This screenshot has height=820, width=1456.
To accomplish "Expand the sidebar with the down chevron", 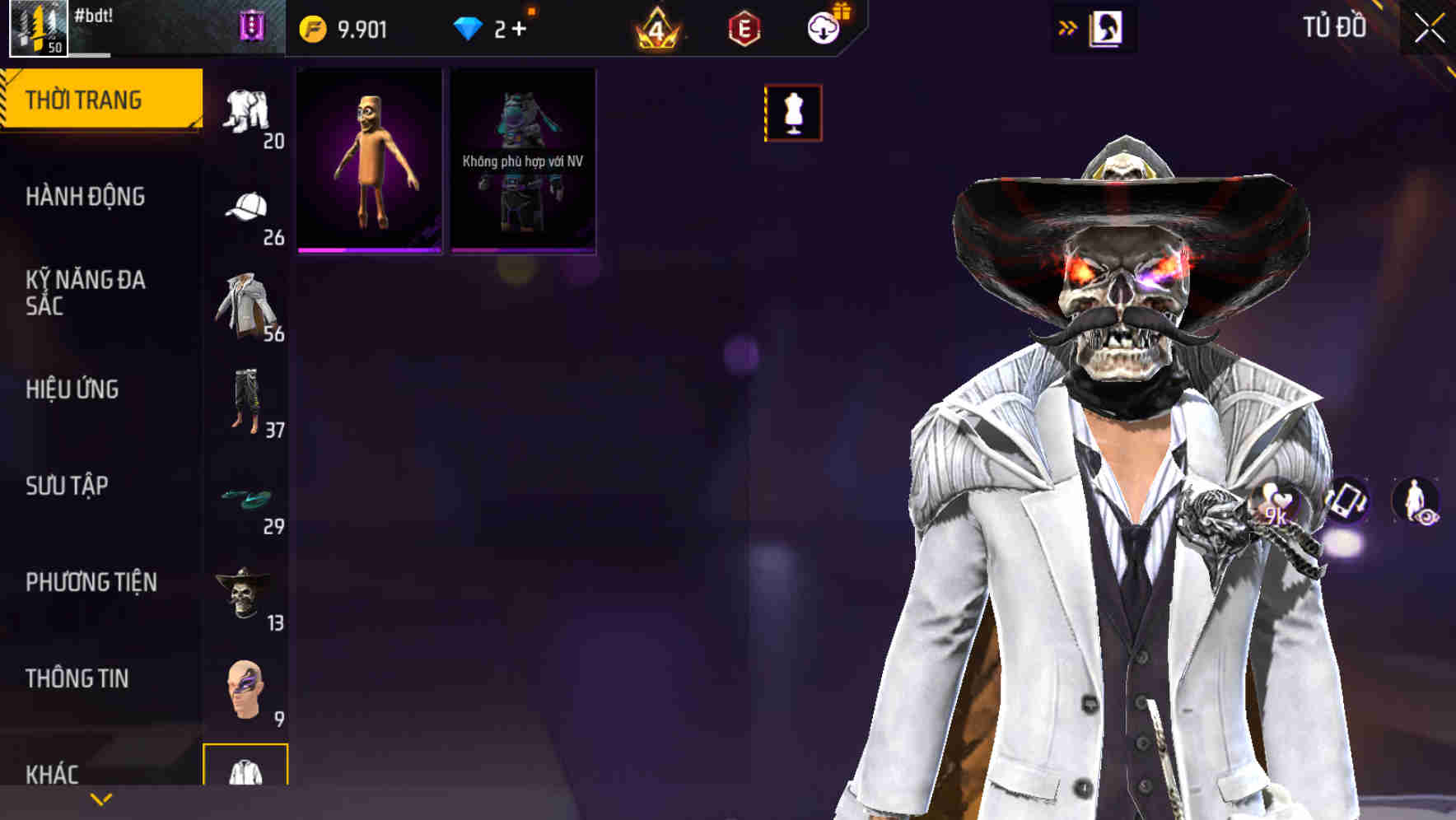I will pos(100,799).
